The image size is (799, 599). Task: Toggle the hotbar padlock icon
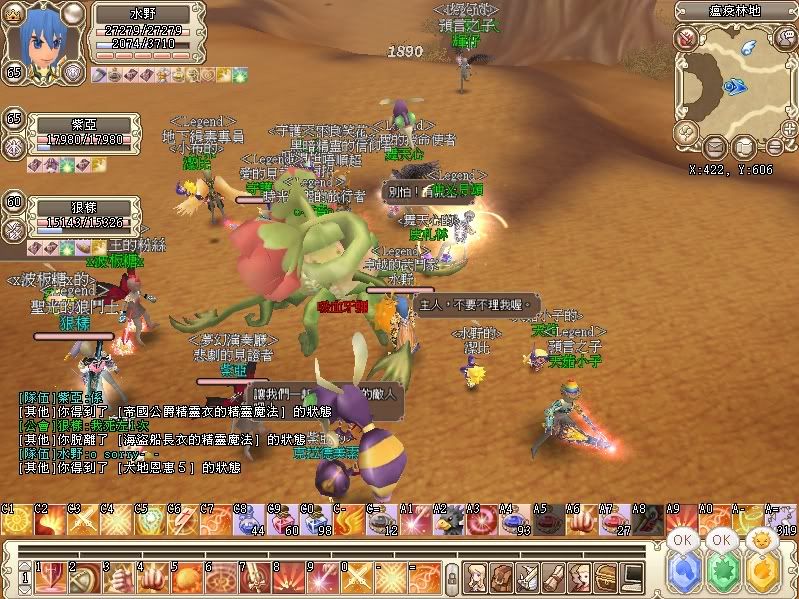click(x=452, y=577)
